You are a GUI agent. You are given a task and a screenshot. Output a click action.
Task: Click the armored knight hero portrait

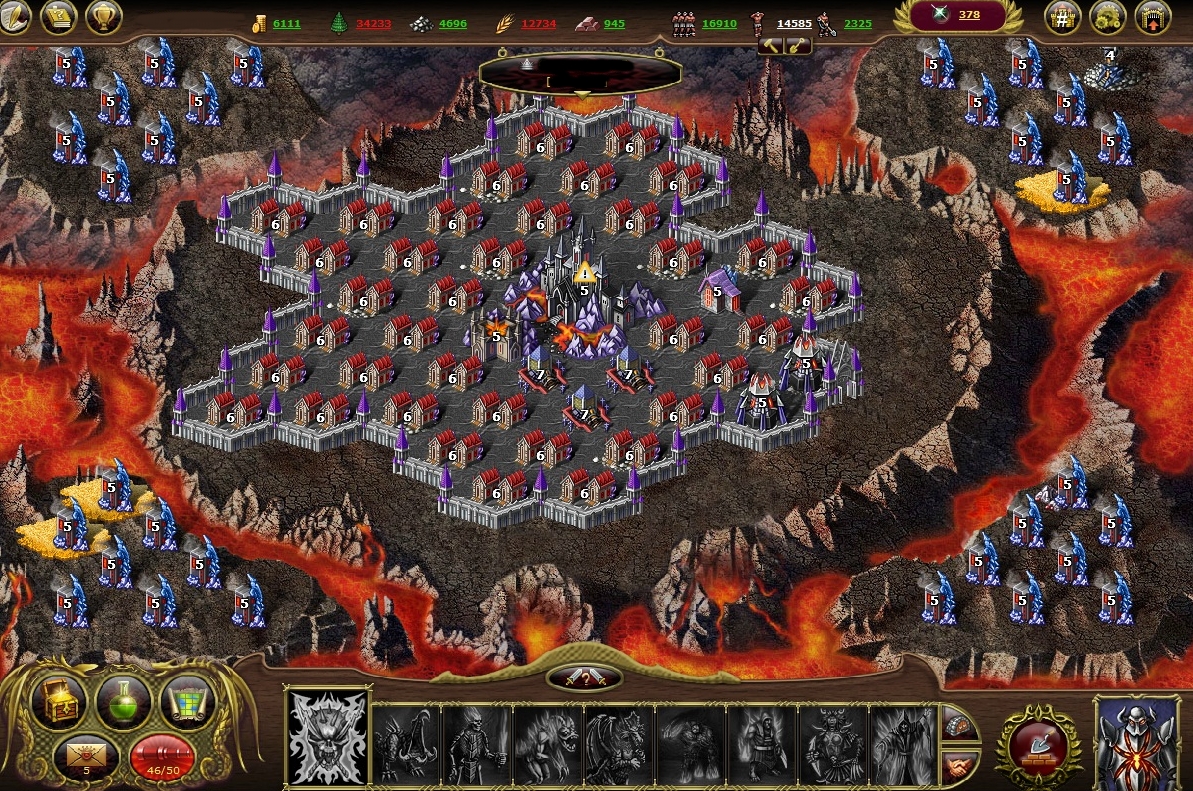point(1137,741)
